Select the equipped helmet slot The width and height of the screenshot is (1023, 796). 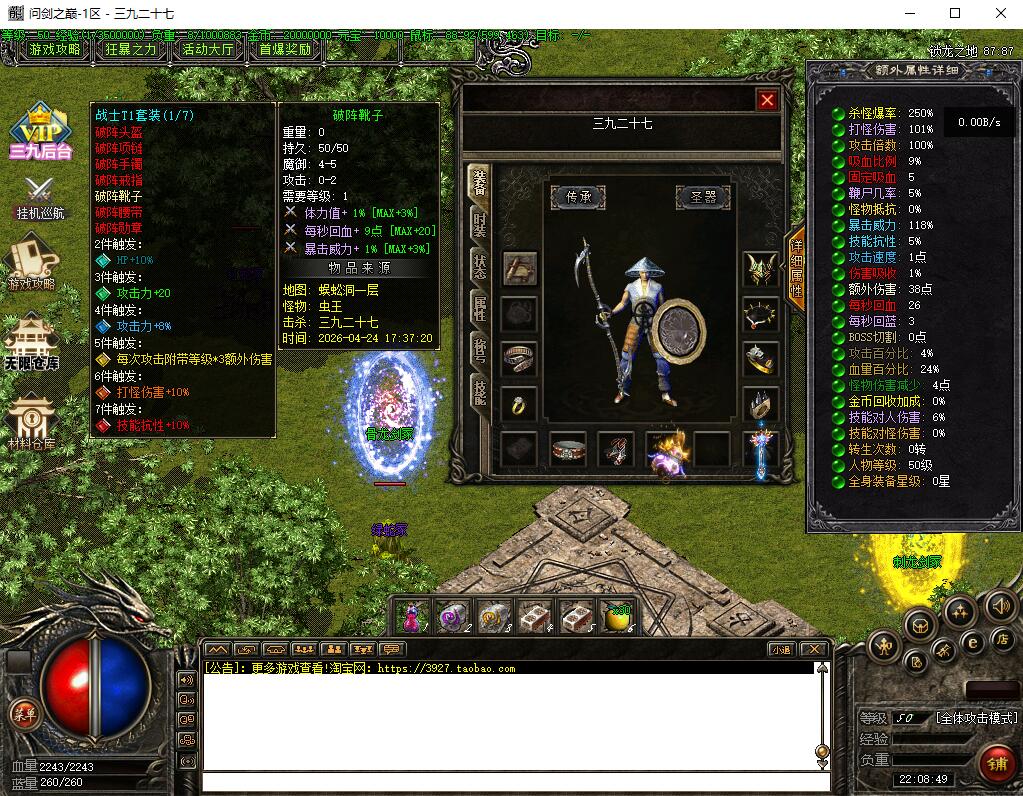tap(761, 270)
